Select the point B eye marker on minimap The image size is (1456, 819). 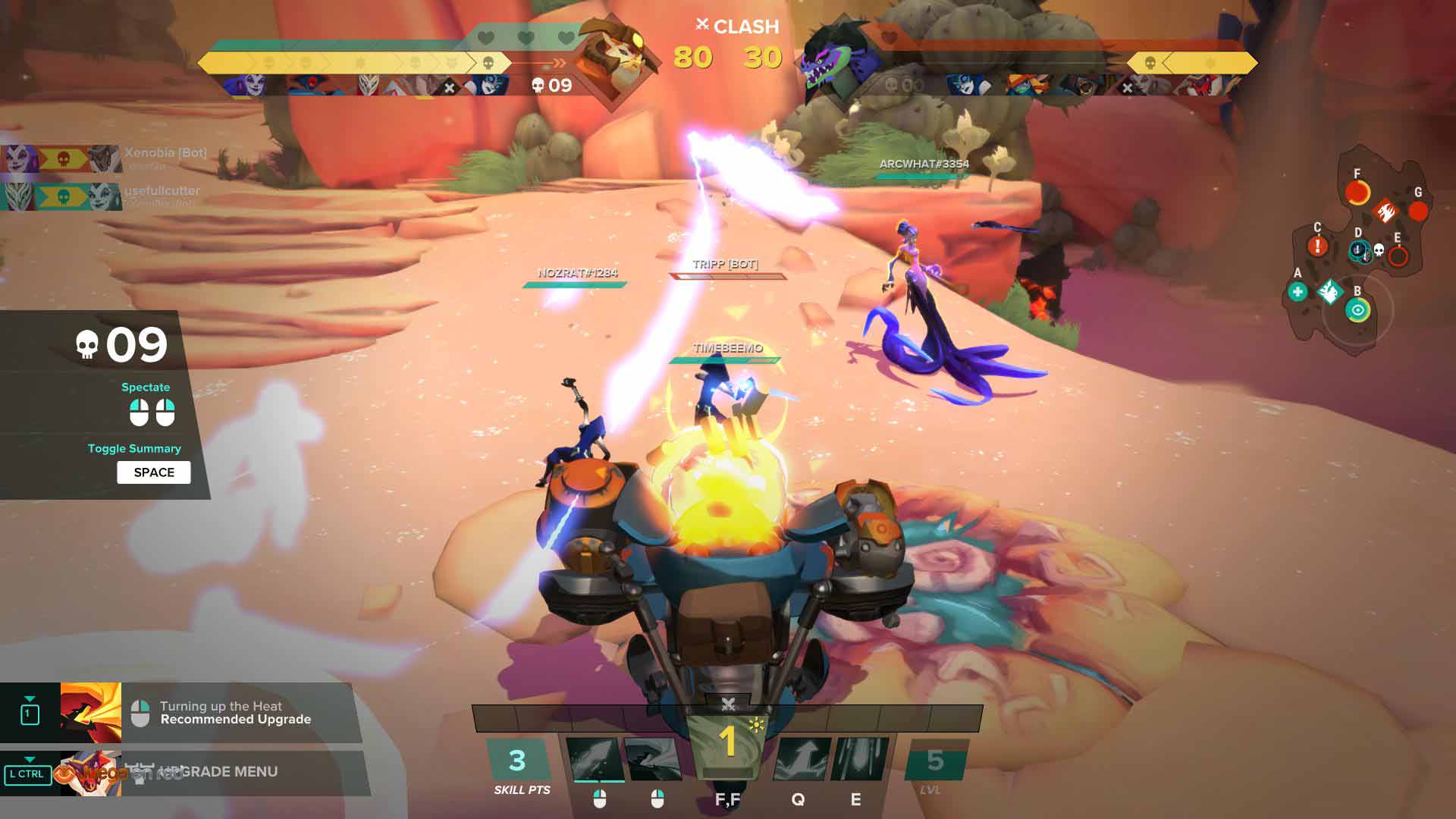click(1357, 310)
